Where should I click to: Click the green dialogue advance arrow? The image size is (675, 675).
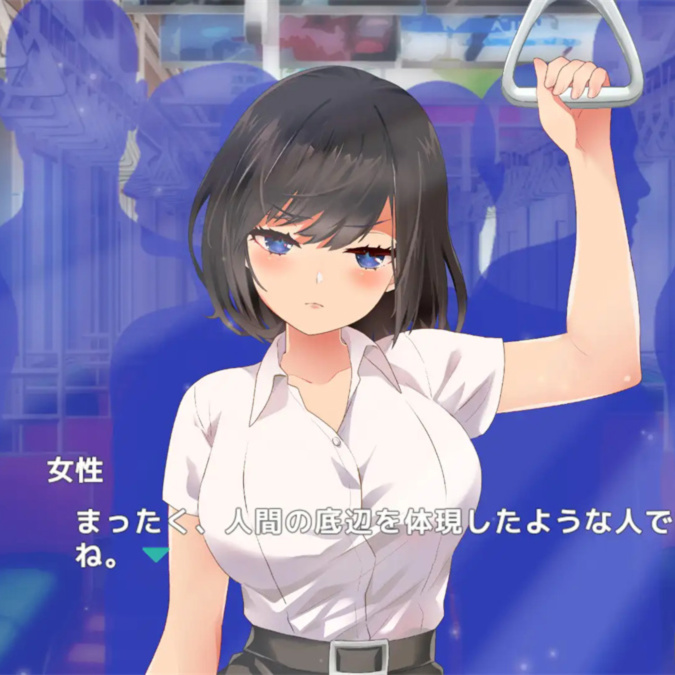(x=155, y=553)
